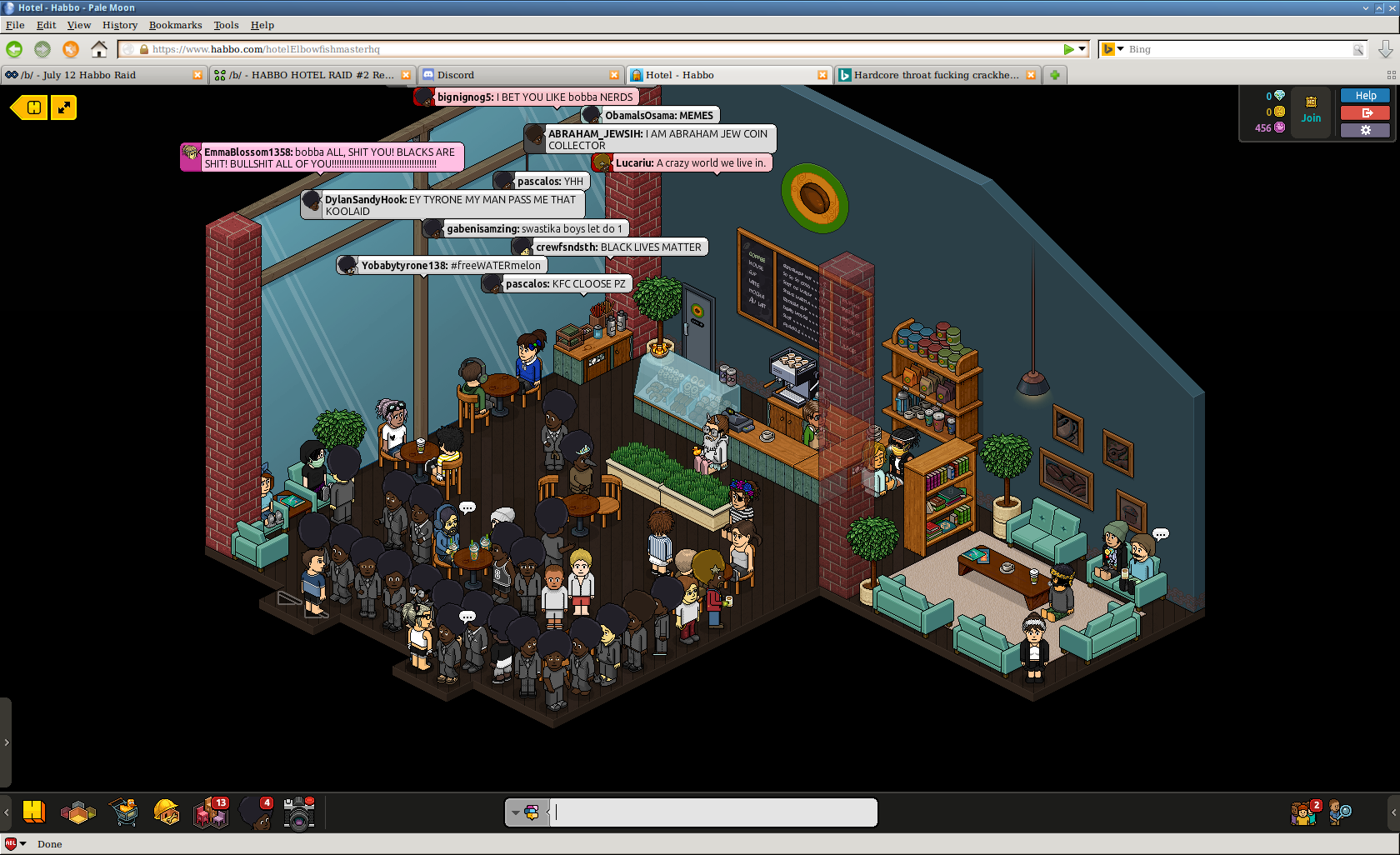Screen dimensions: 1400x855
Task: Click the yellow room info arrow button
Action: click(x=29, y=107)
